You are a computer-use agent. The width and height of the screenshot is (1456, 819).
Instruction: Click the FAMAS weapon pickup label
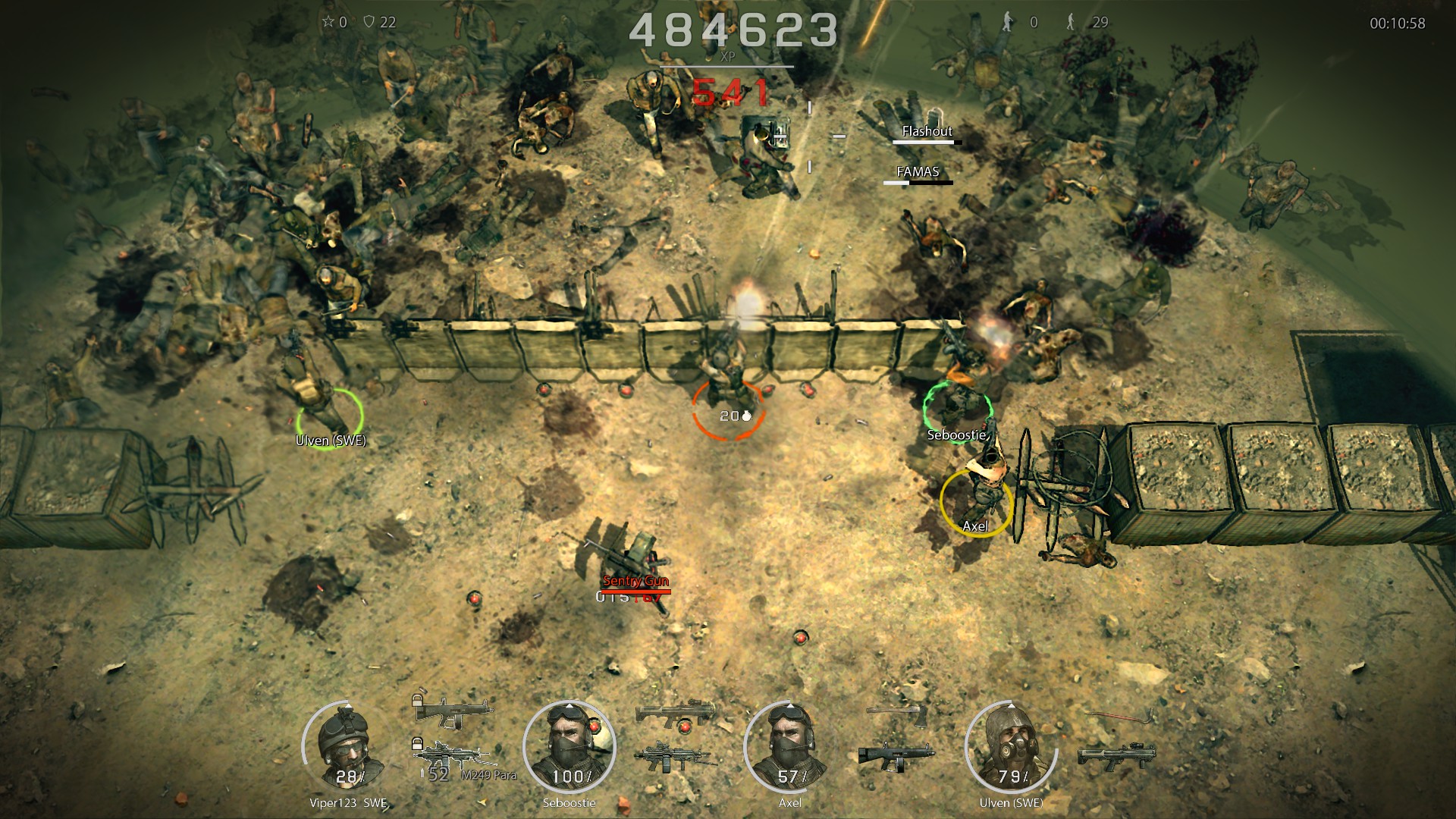point(918,172)
